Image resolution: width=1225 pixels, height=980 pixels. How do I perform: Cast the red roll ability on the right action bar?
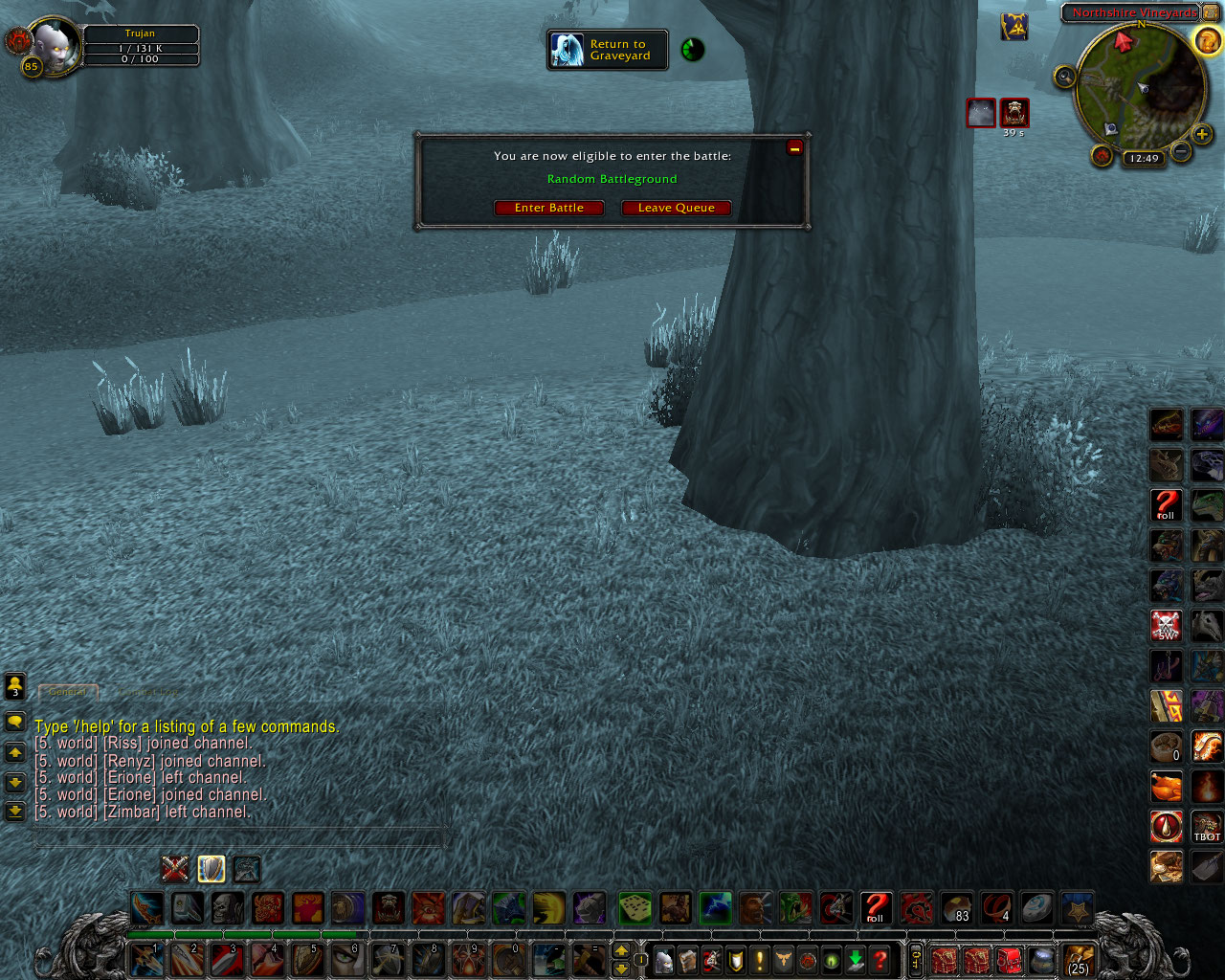click(x=1166, y=505)
